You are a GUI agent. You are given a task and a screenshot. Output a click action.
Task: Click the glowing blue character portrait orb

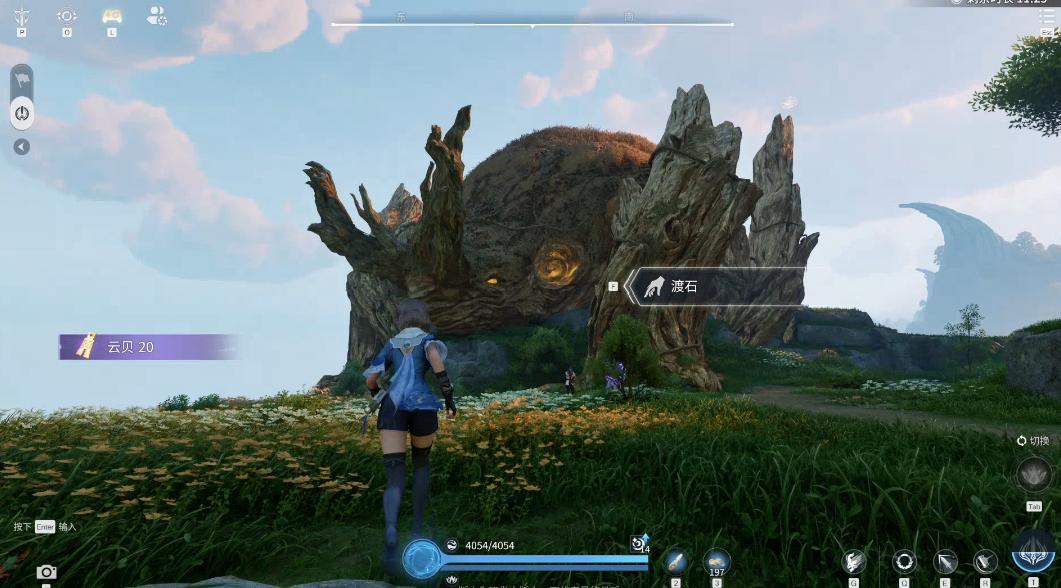coord(423,559)
